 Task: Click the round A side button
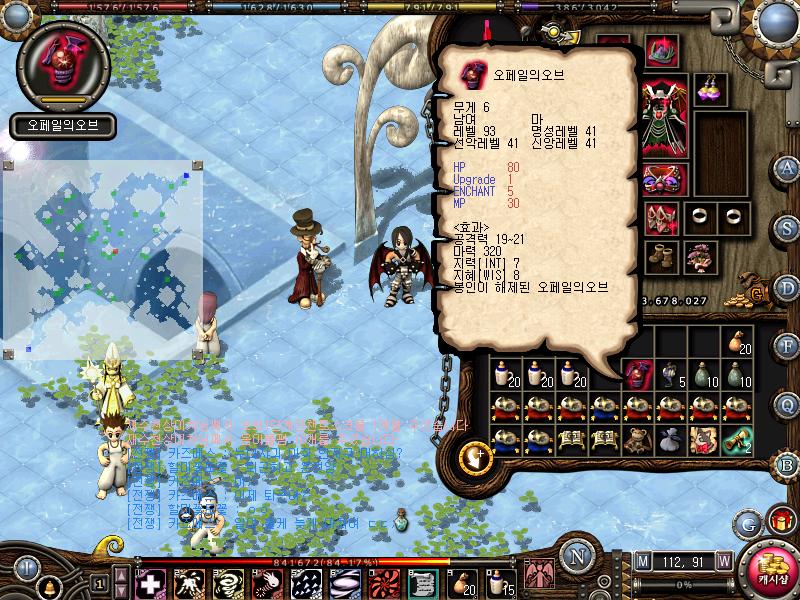pyautogui.click(x=787, y=168)
